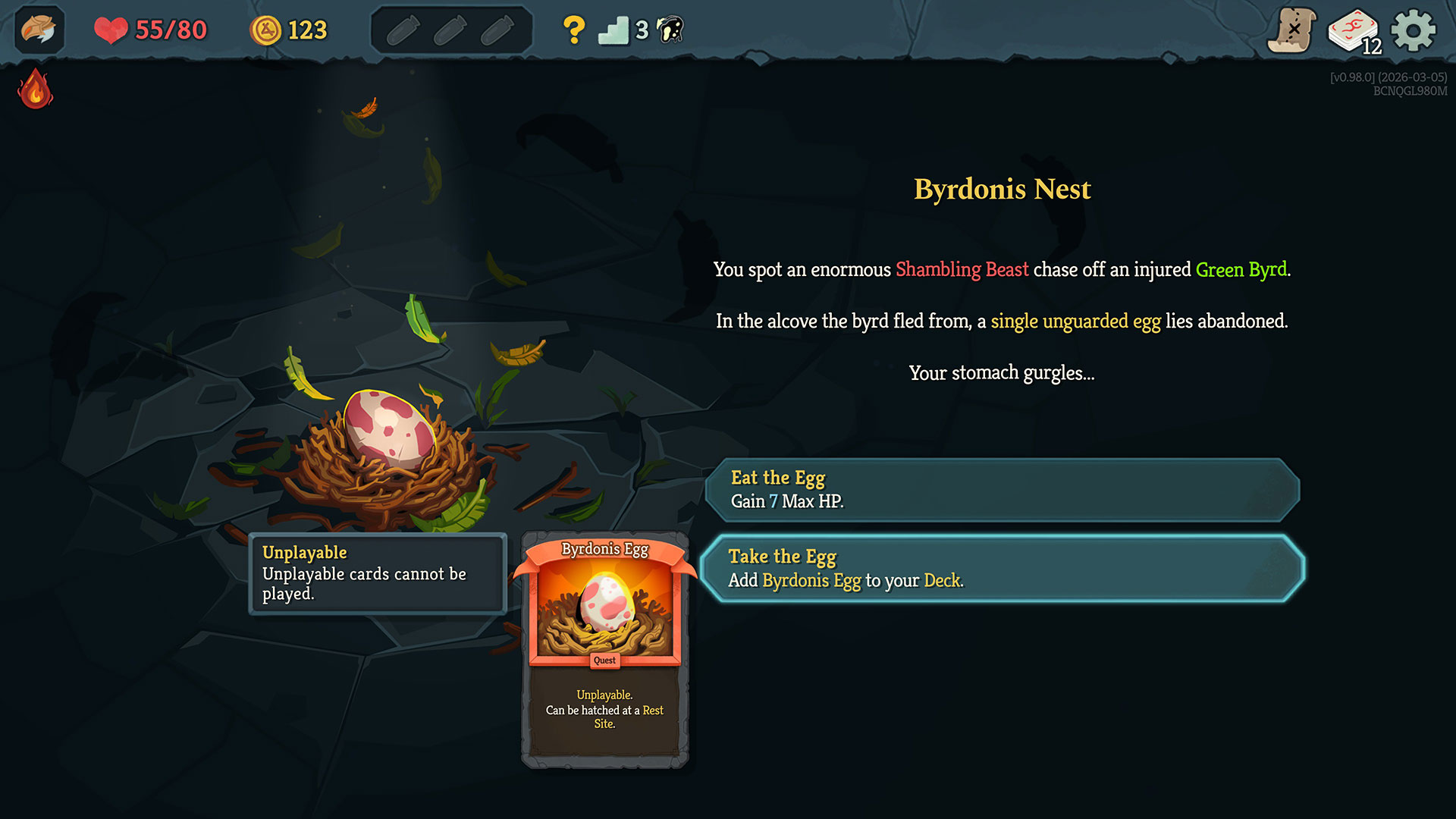The width and height of the screenshot is (1456, 819).
Task: Click the character portrait icon
Action: (x=39, y=30)
